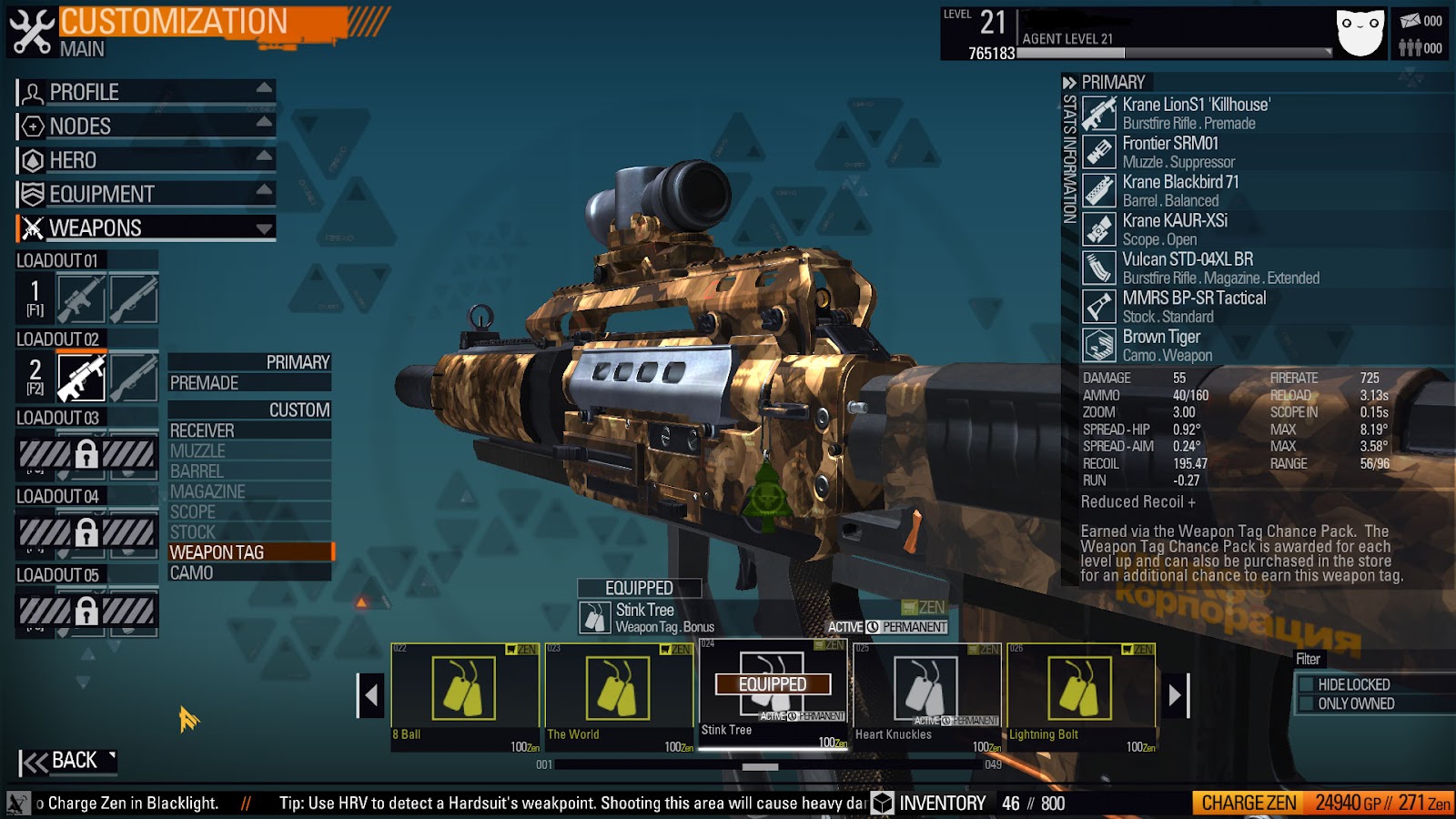This screenshot has height=819, width=1456.
Task: Select the Premade primary weapon option
Action: tap(248, 383)
